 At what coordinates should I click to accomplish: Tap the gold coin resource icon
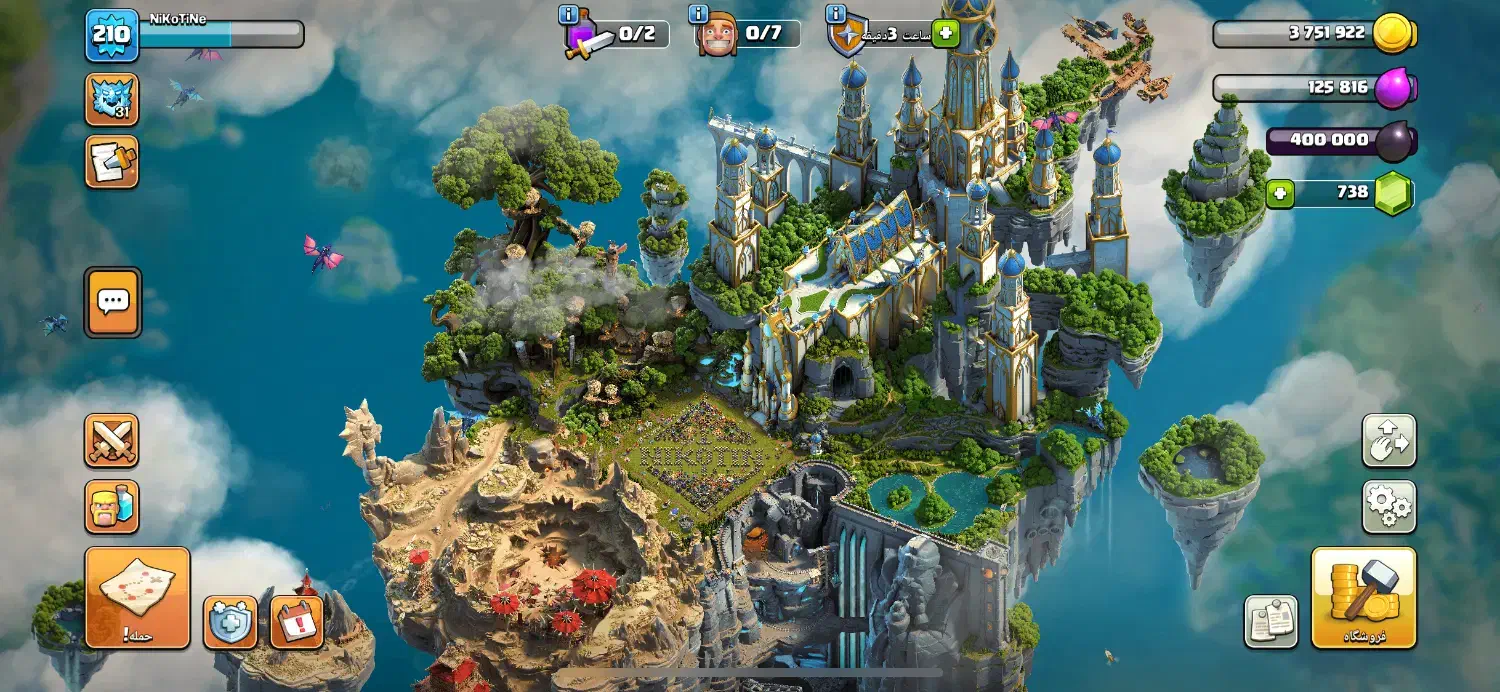pyautogui.click(x=1392, y=33)
